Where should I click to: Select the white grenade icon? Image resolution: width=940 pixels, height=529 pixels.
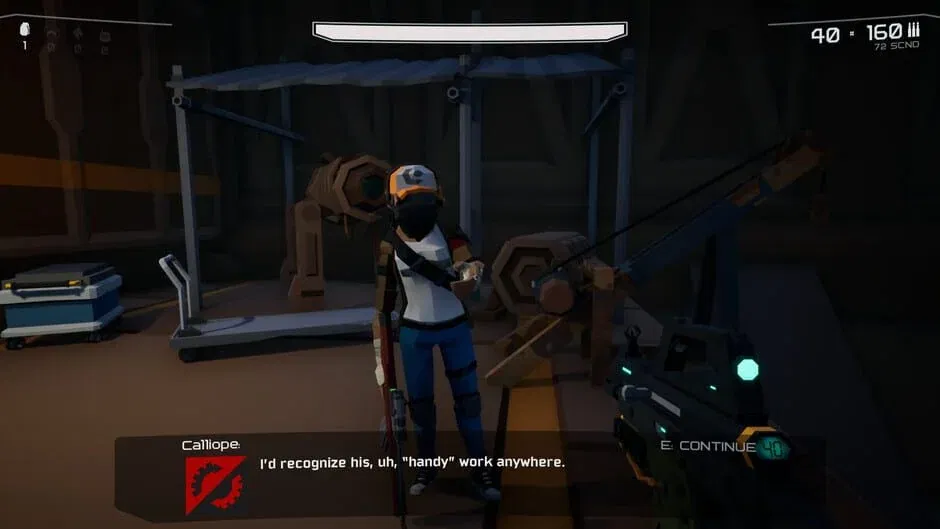pyautogui.click(x=25, y=30)
